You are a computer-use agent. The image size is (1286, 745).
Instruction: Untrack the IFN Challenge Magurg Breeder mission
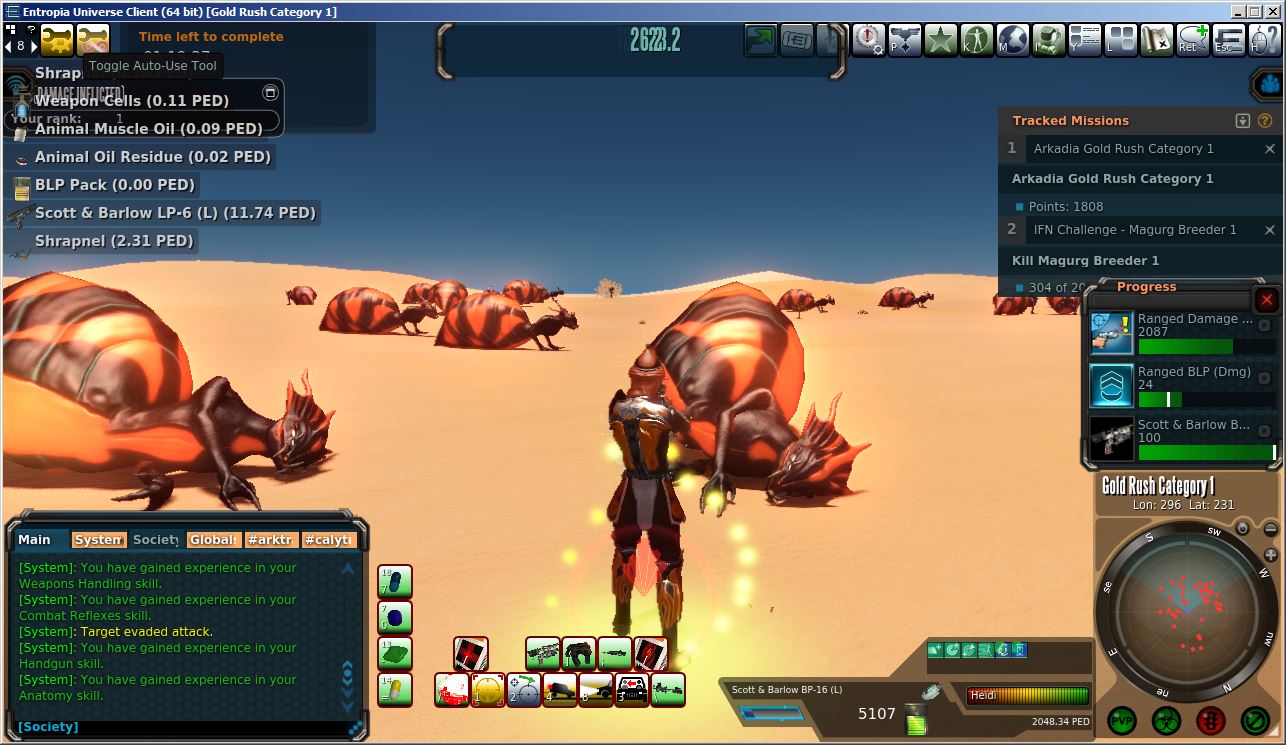[x=1270, y=230]
